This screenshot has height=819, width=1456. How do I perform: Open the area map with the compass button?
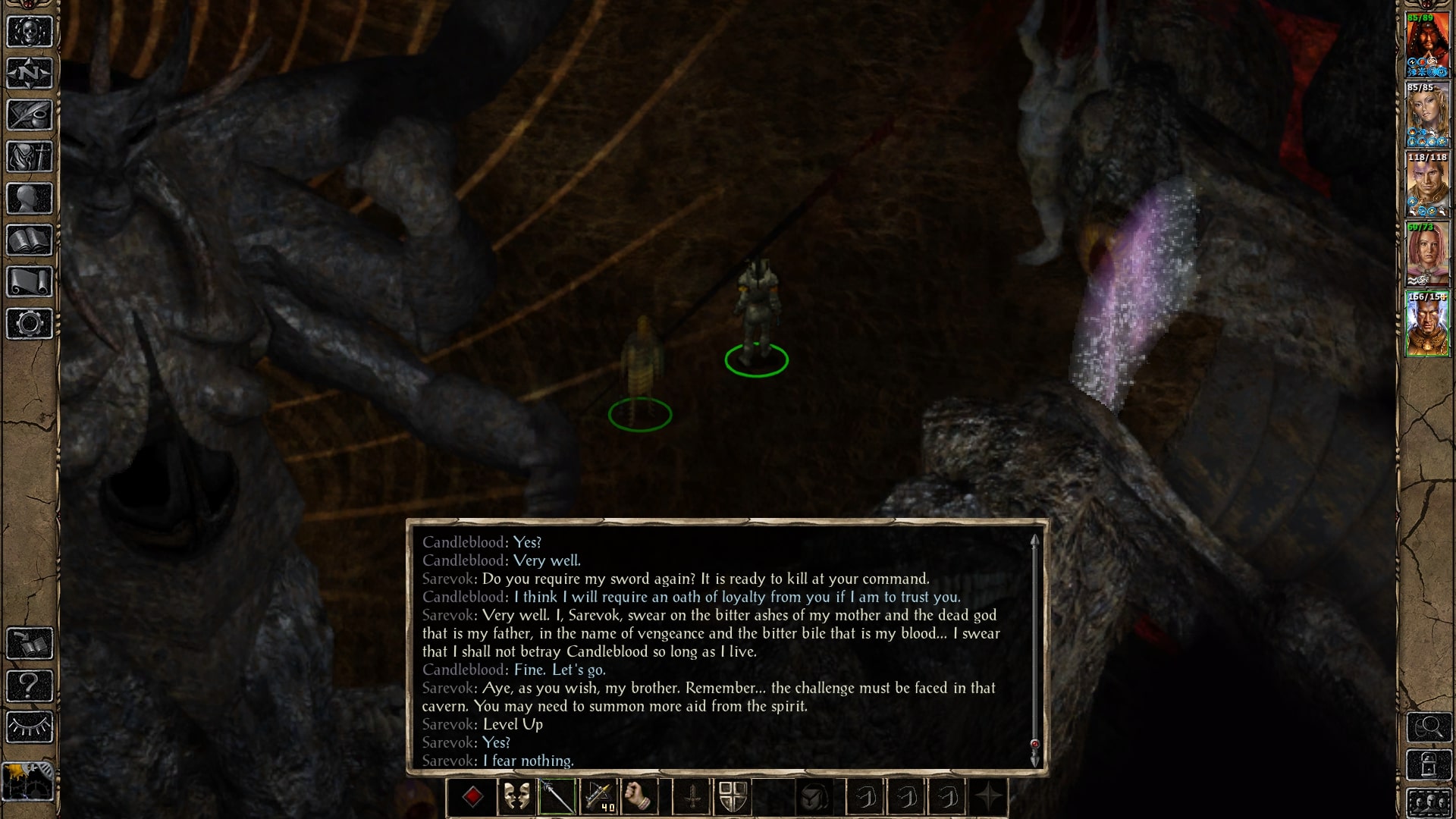[x=30, y=74]
